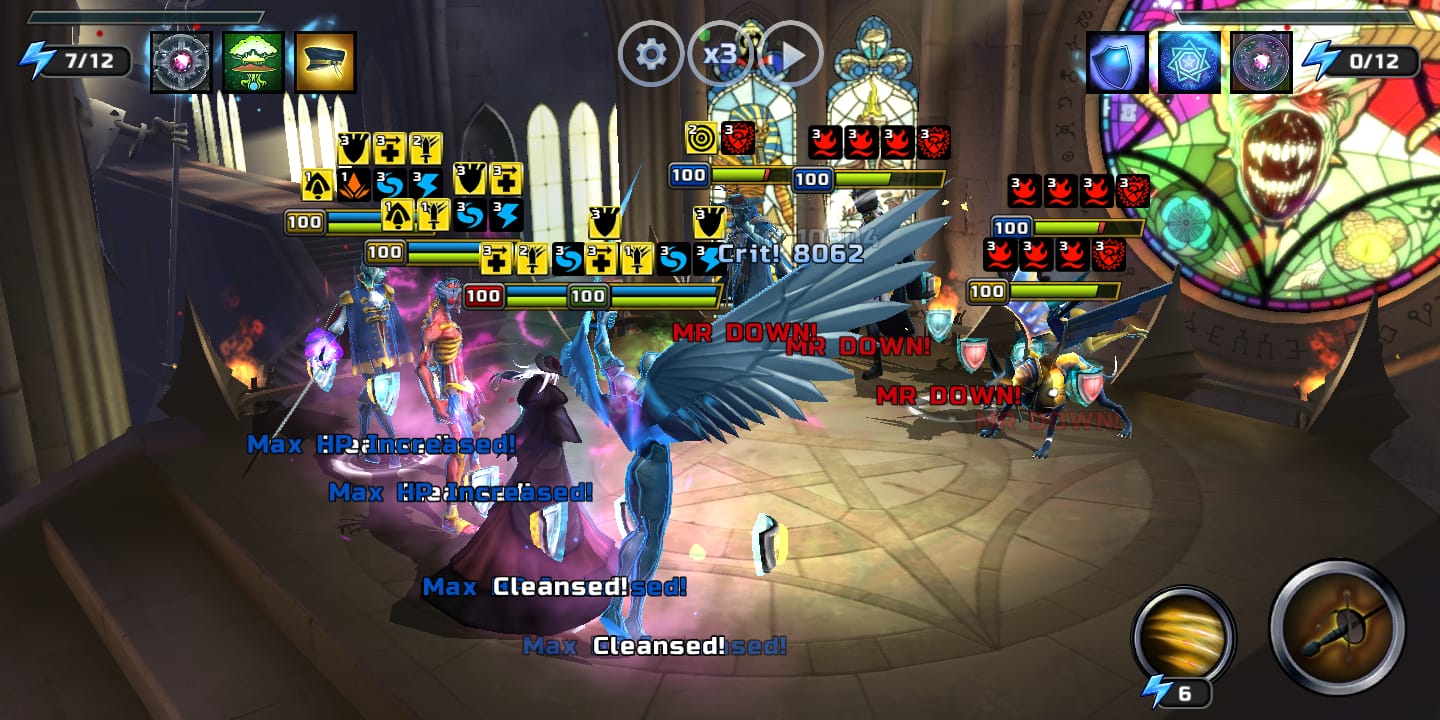Toggle the x3 battle speed button
The width and height of the screenshot is (1440, 720).
pos(721,54)
